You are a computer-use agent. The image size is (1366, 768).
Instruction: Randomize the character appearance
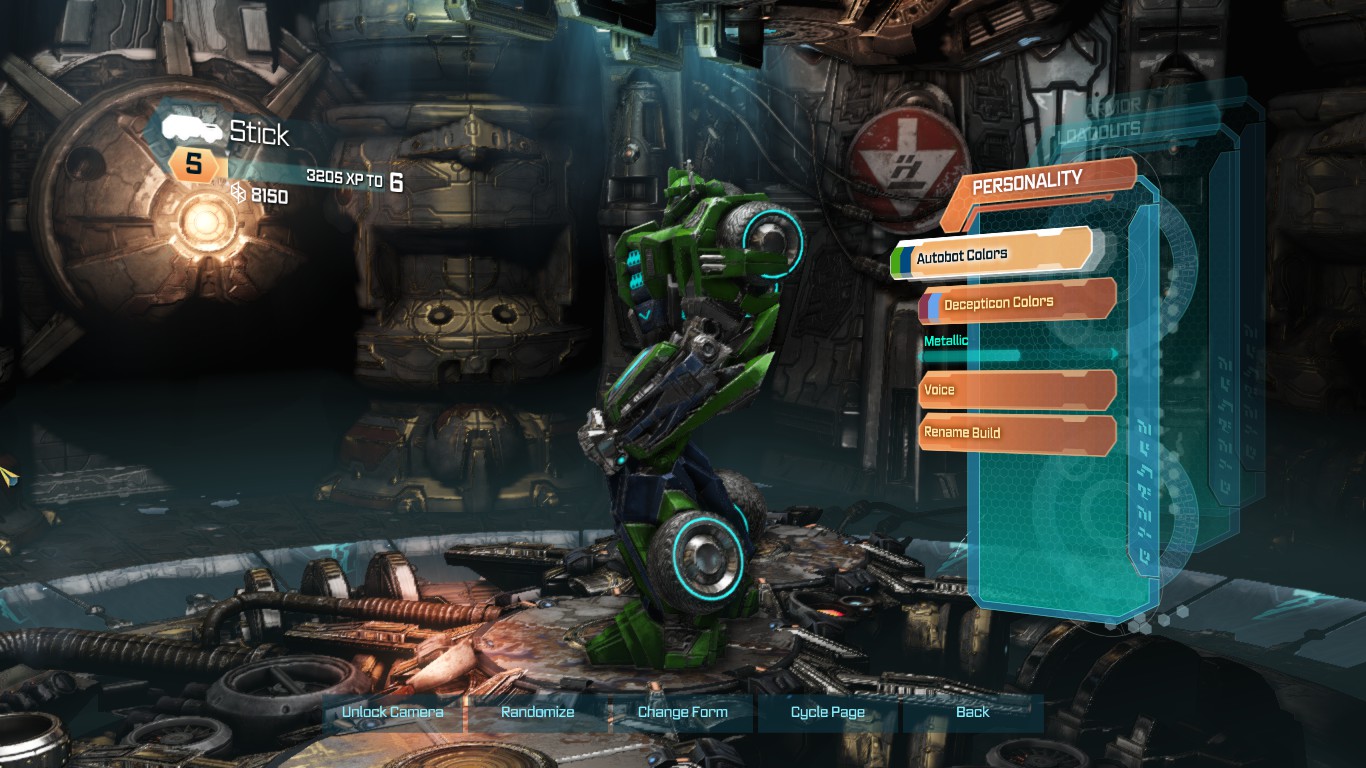[x=537, y=712]
